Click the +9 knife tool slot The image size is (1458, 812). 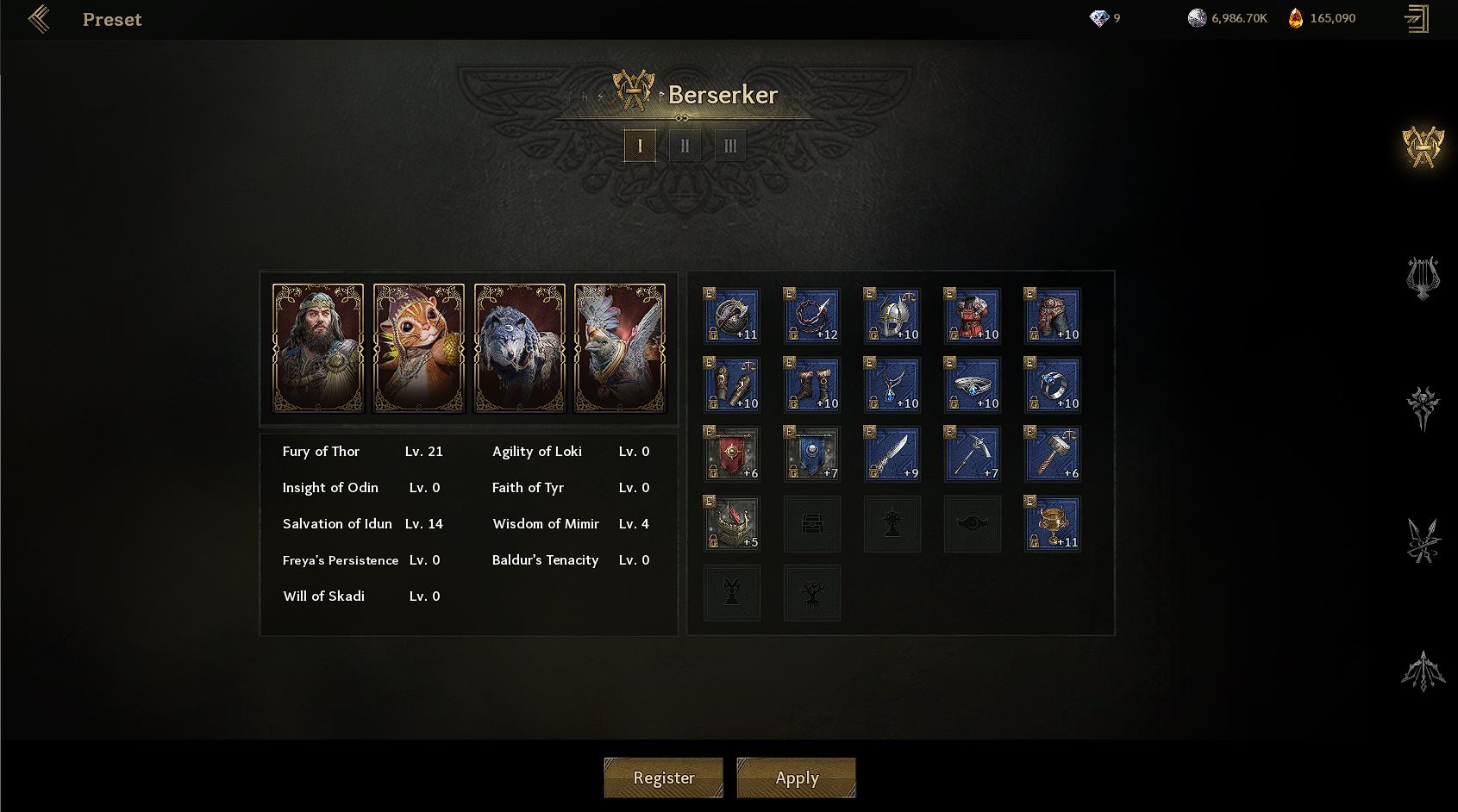point(892,454)
